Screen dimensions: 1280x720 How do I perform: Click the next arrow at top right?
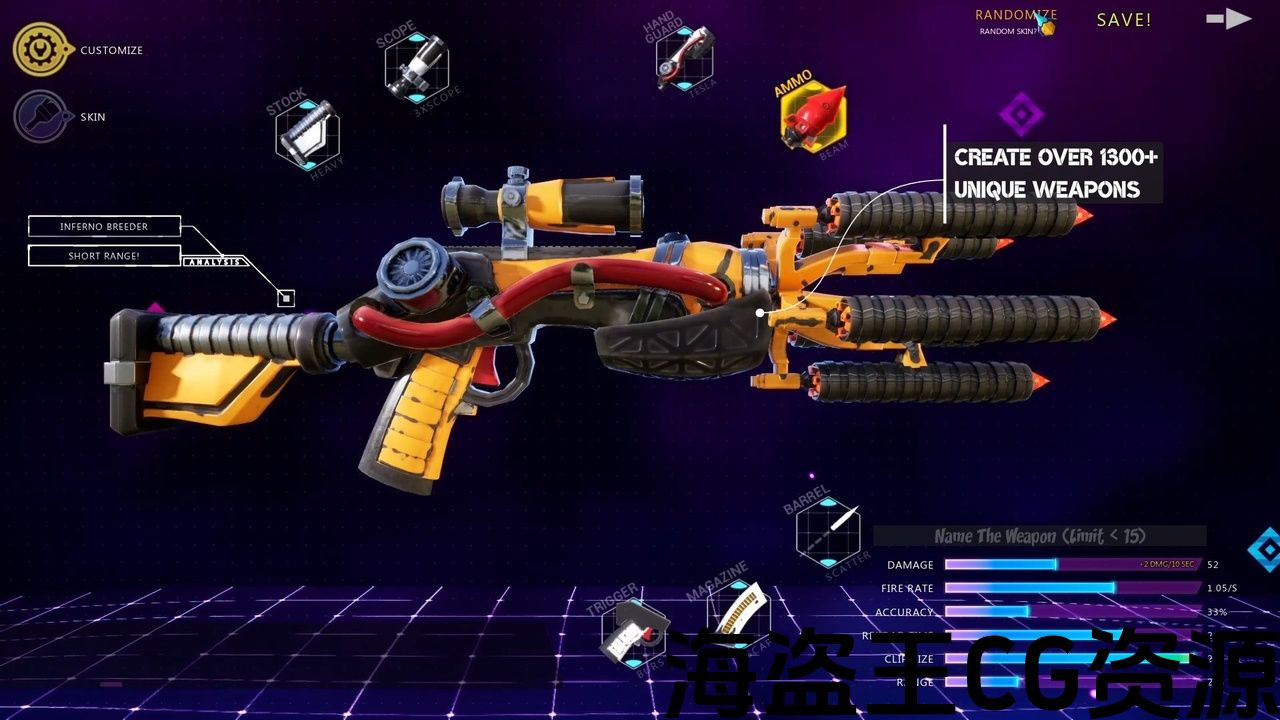point(1228,18)
